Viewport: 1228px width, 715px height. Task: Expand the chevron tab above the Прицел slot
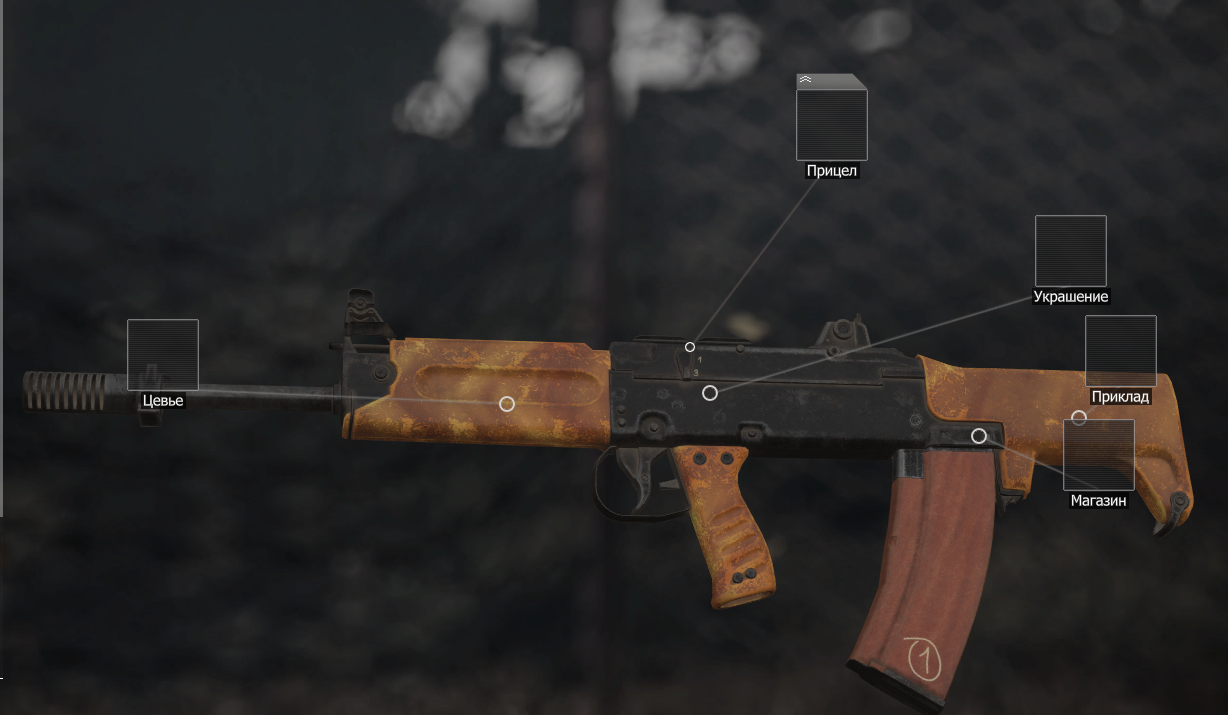tap(806, 79)
